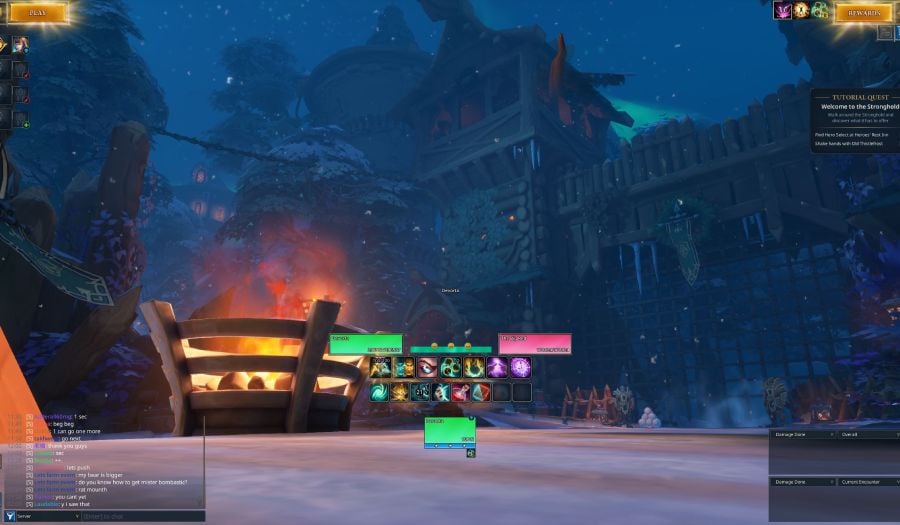Open the REWARDS panel

[862, 13]
